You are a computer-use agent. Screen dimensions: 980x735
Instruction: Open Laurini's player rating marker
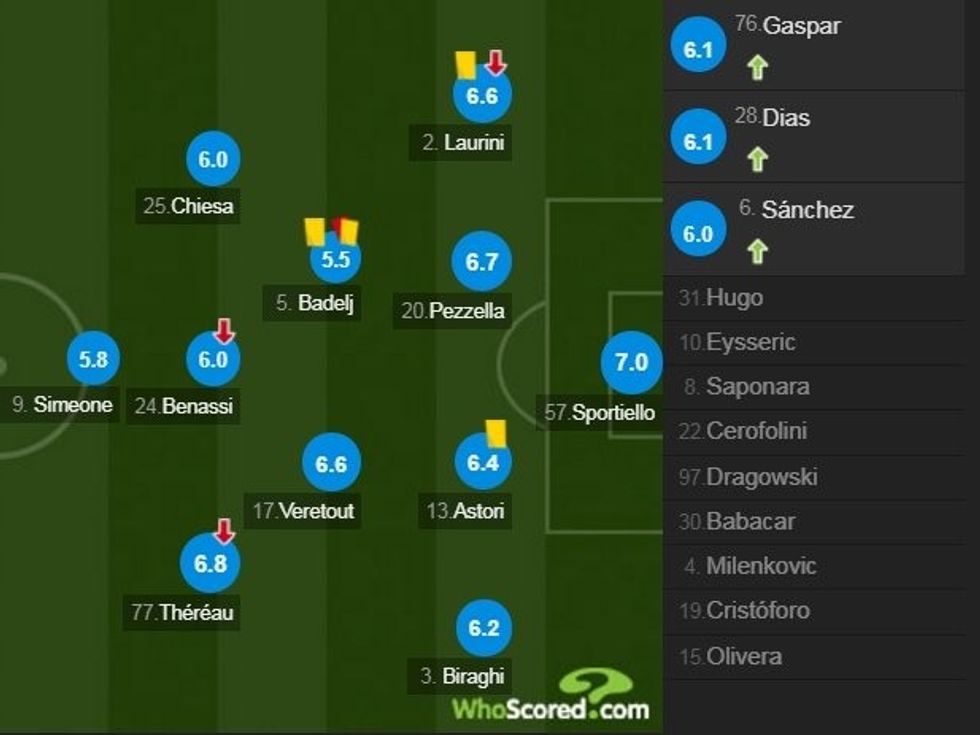(x=482, y=96)
